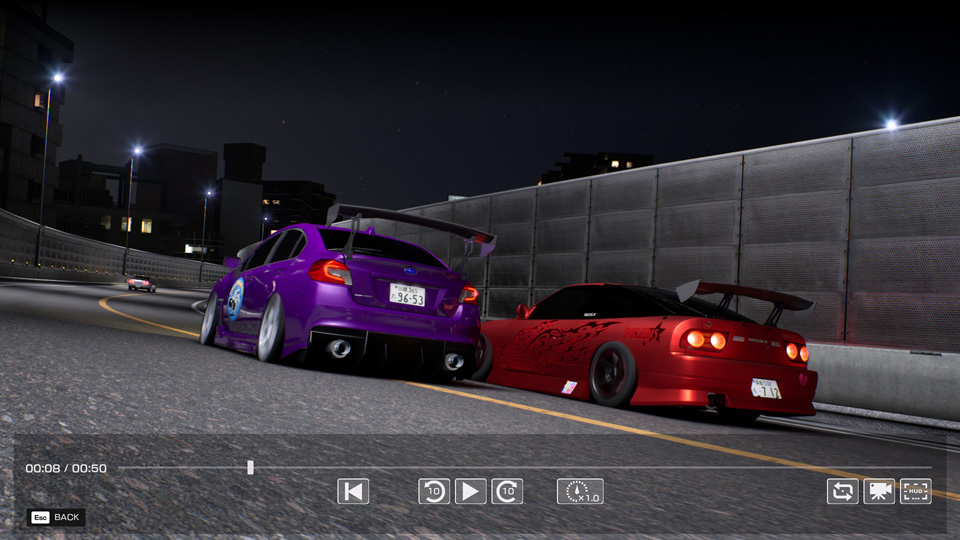Image resolution: width=960 pixels, height=540 pixels.
Task: Toggle the HUD display
Action: (915, 491)
